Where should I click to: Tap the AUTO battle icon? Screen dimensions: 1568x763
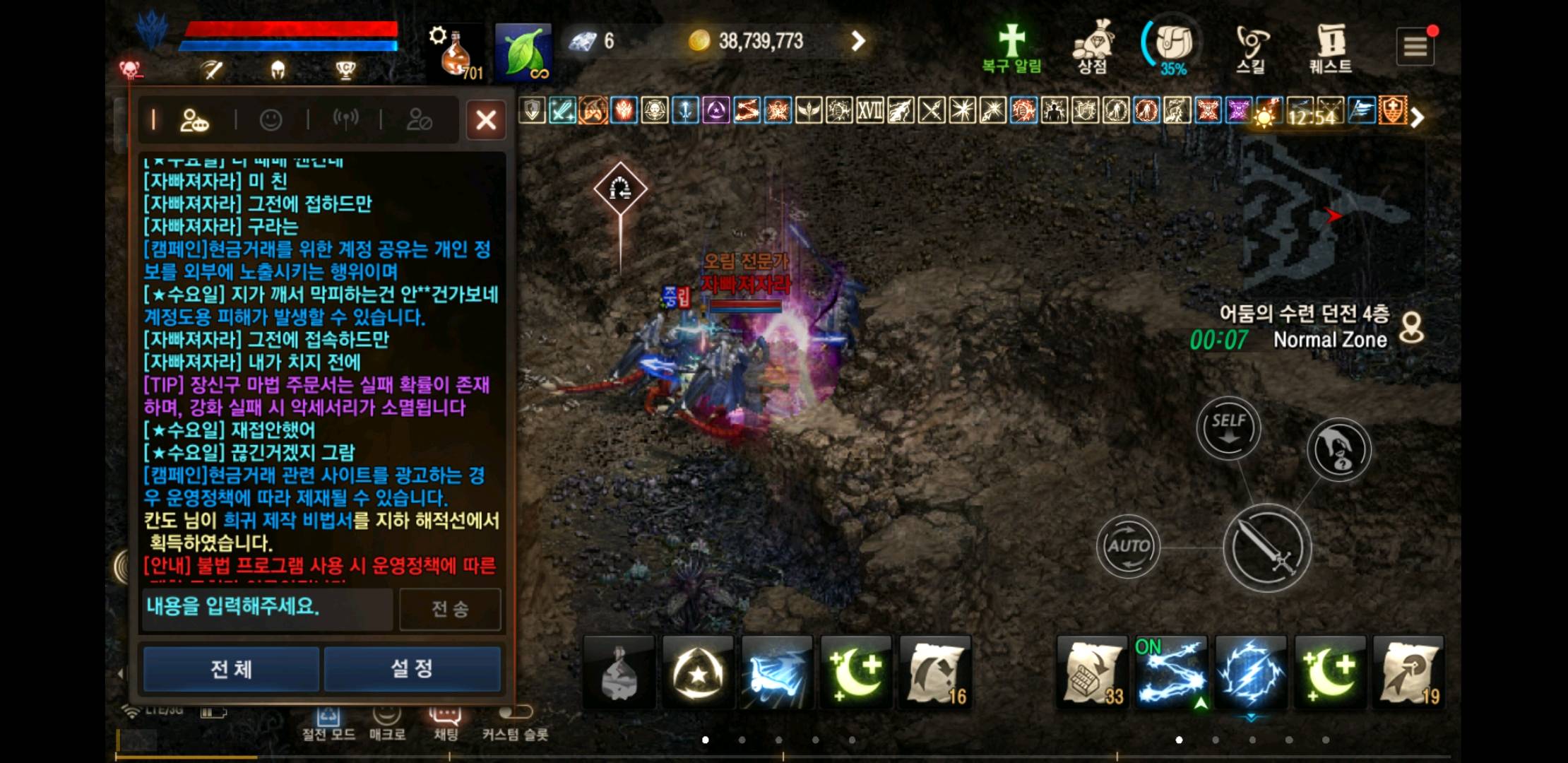point(1128,544)
